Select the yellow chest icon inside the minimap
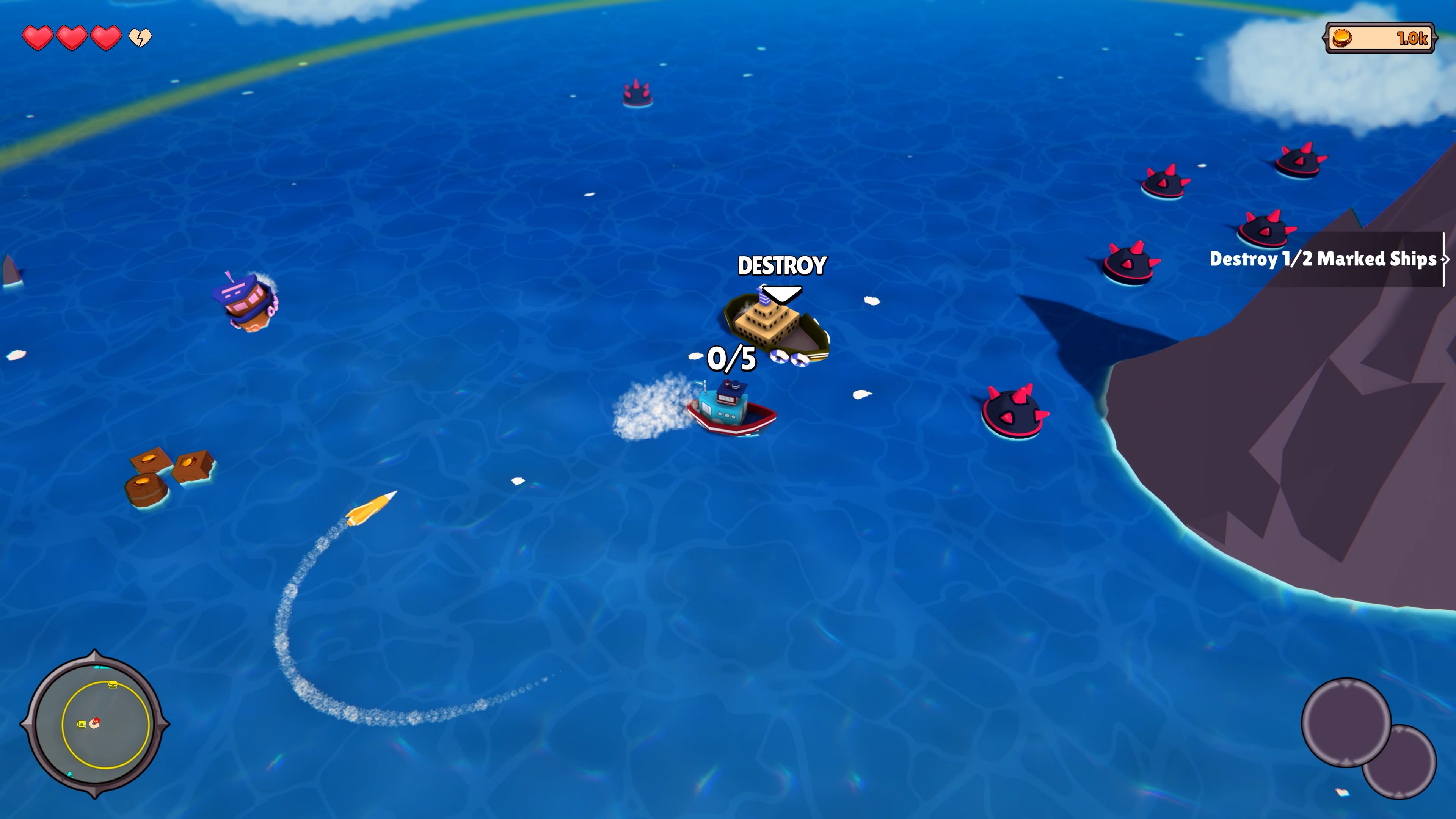This screenshot has width=1456, height=819. [82, 723]
